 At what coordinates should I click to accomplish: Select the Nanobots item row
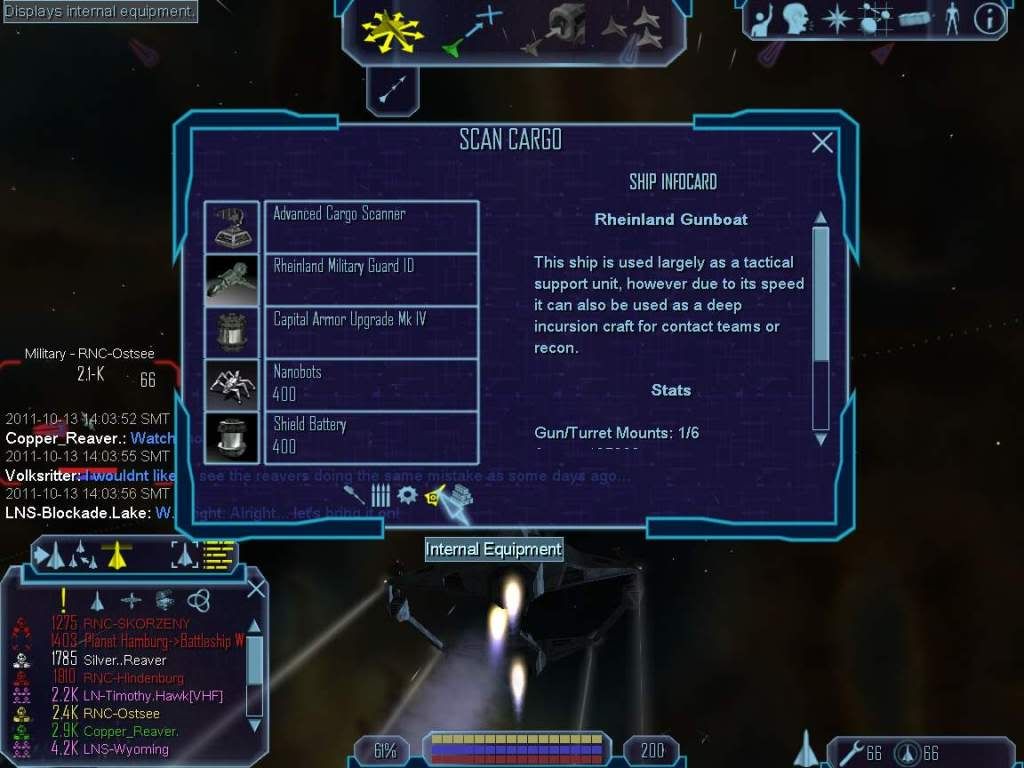coord(371,384)
